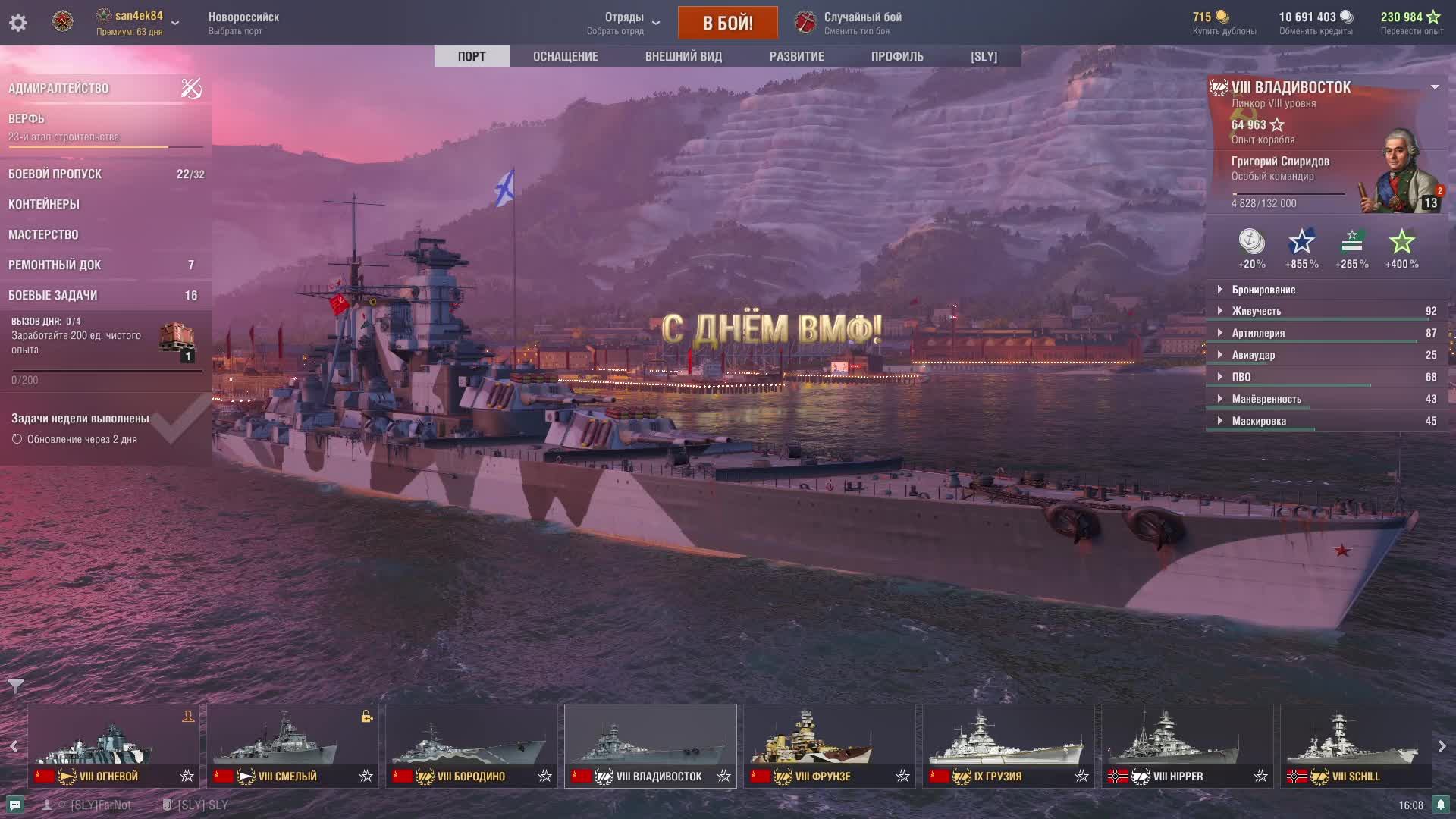Show next ships with the right carousel arrow
The height and width of the screenshot is (819, 1456).
(1442, 746)
